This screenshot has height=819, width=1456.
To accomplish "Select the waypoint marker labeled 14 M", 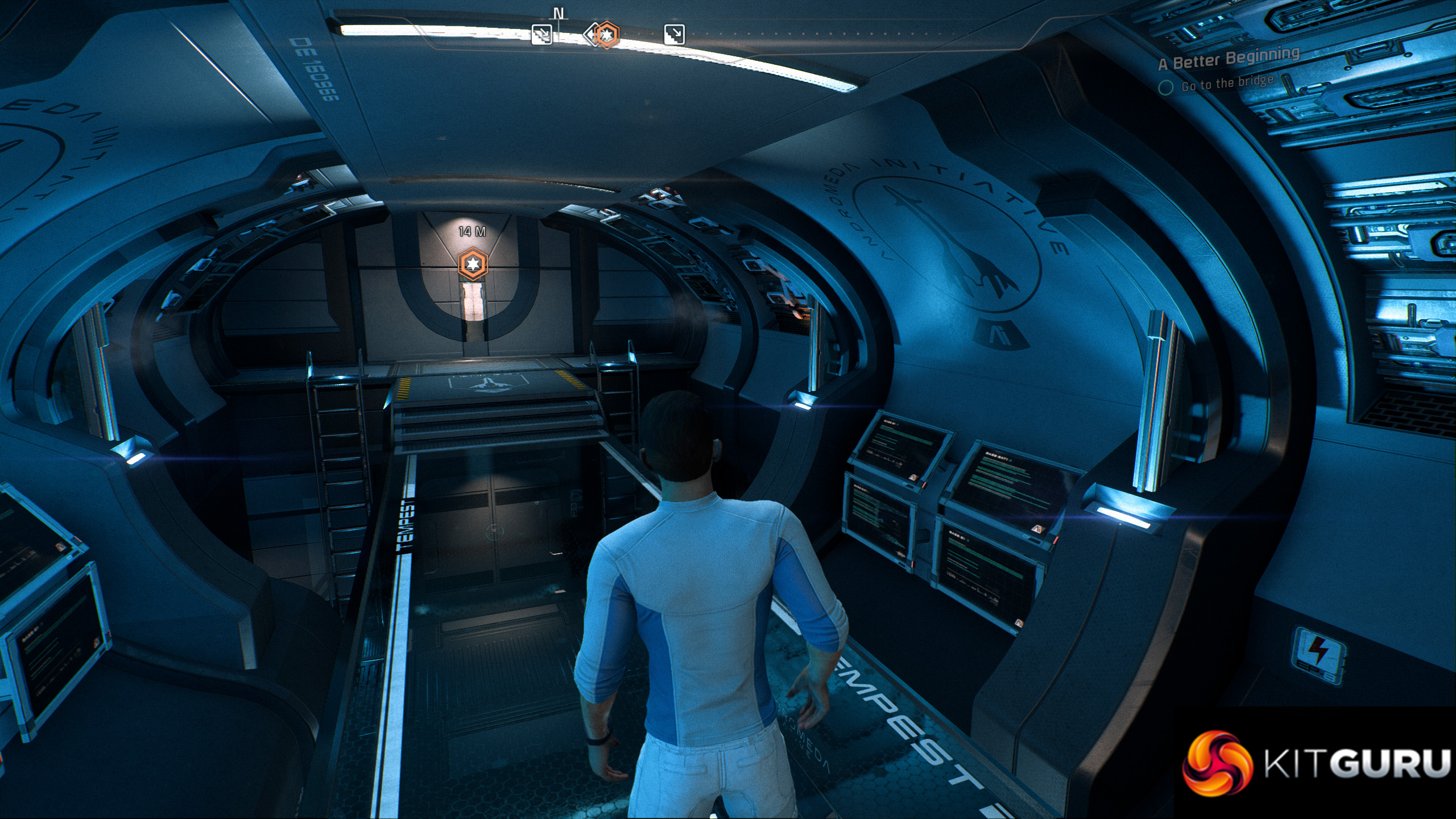I will pos(473,264).
